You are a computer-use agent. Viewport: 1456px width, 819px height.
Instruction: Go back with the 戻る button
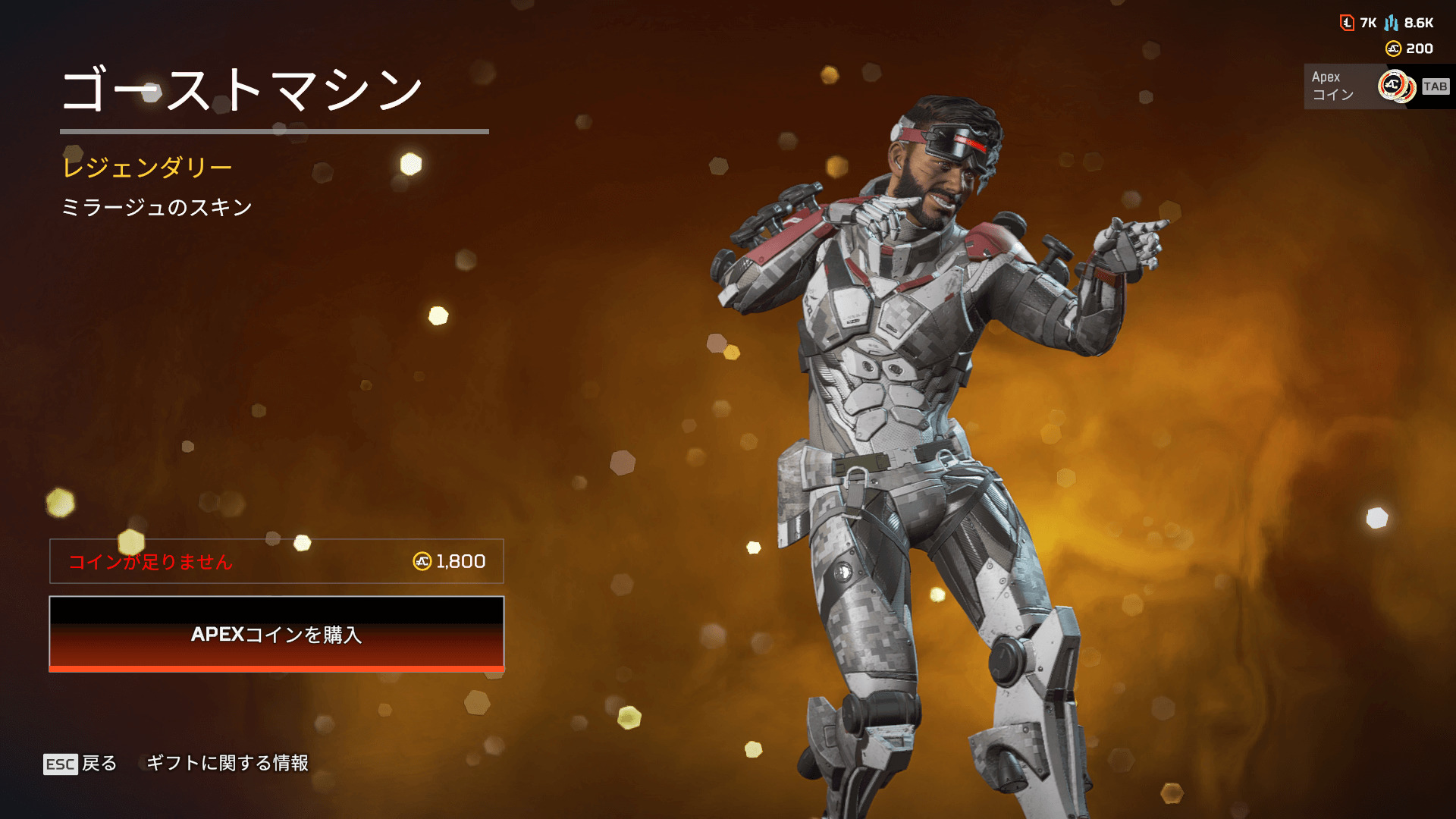click(x=81, y=763)
